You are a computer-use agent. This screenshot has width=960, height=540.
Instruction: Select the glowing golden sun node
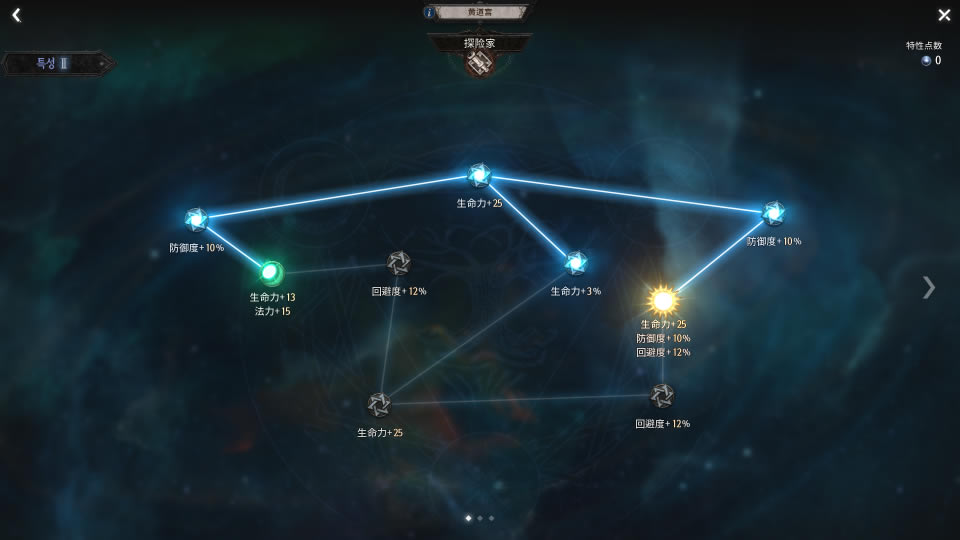(x=663, y=300)
